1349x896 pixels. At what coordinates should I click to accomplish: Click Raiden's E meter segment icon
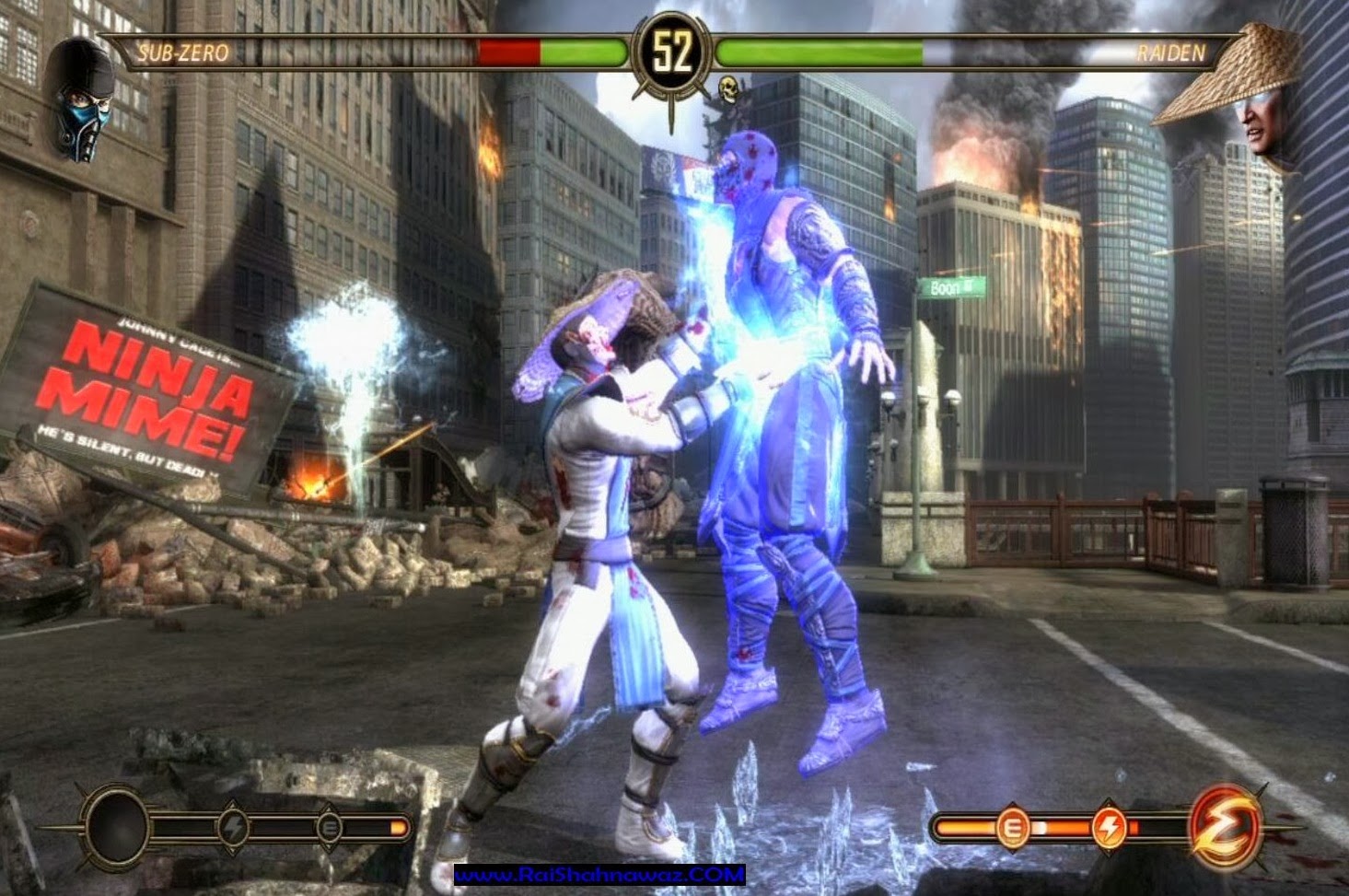1011,828
